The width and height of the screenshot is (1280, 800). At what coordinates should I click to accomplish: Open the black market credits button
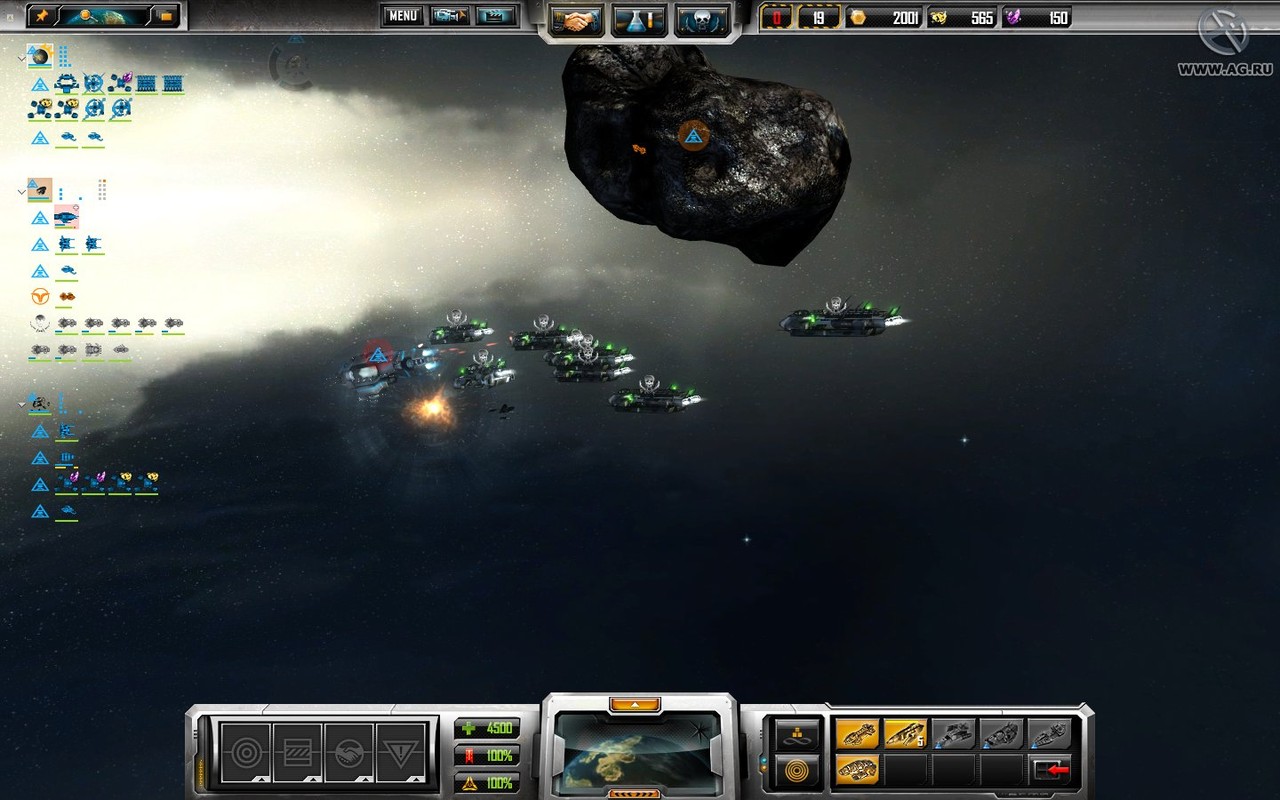165,16
